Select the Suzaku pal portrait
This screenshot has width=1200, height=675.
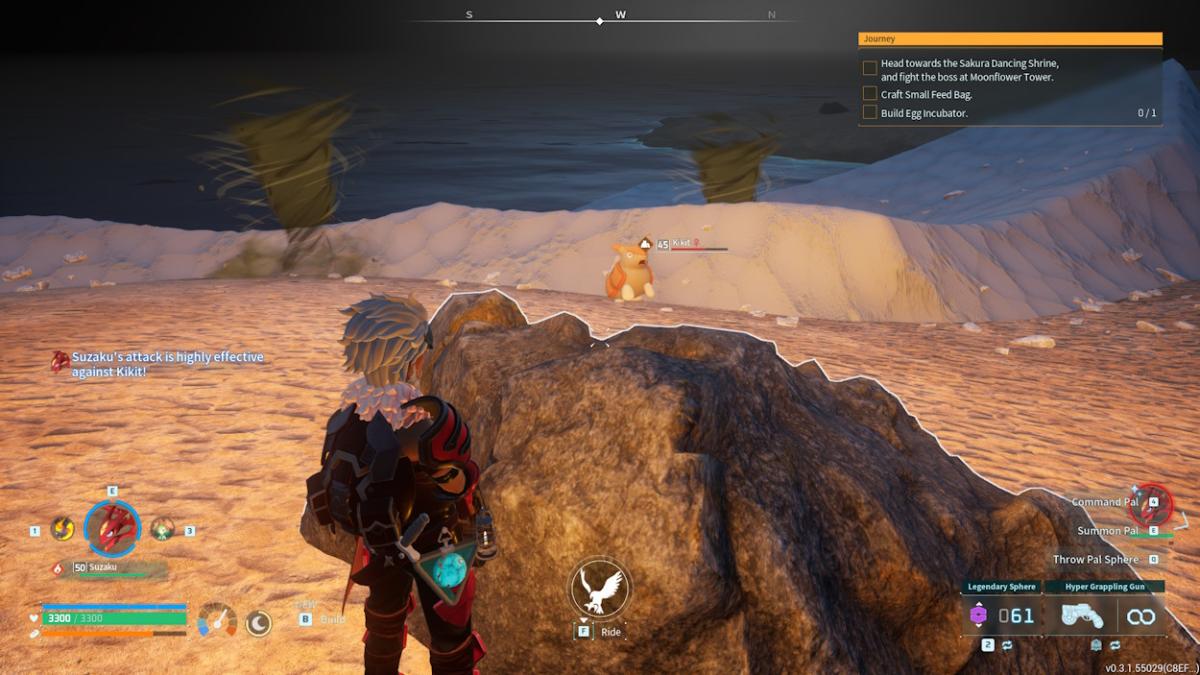pos(112,528)
